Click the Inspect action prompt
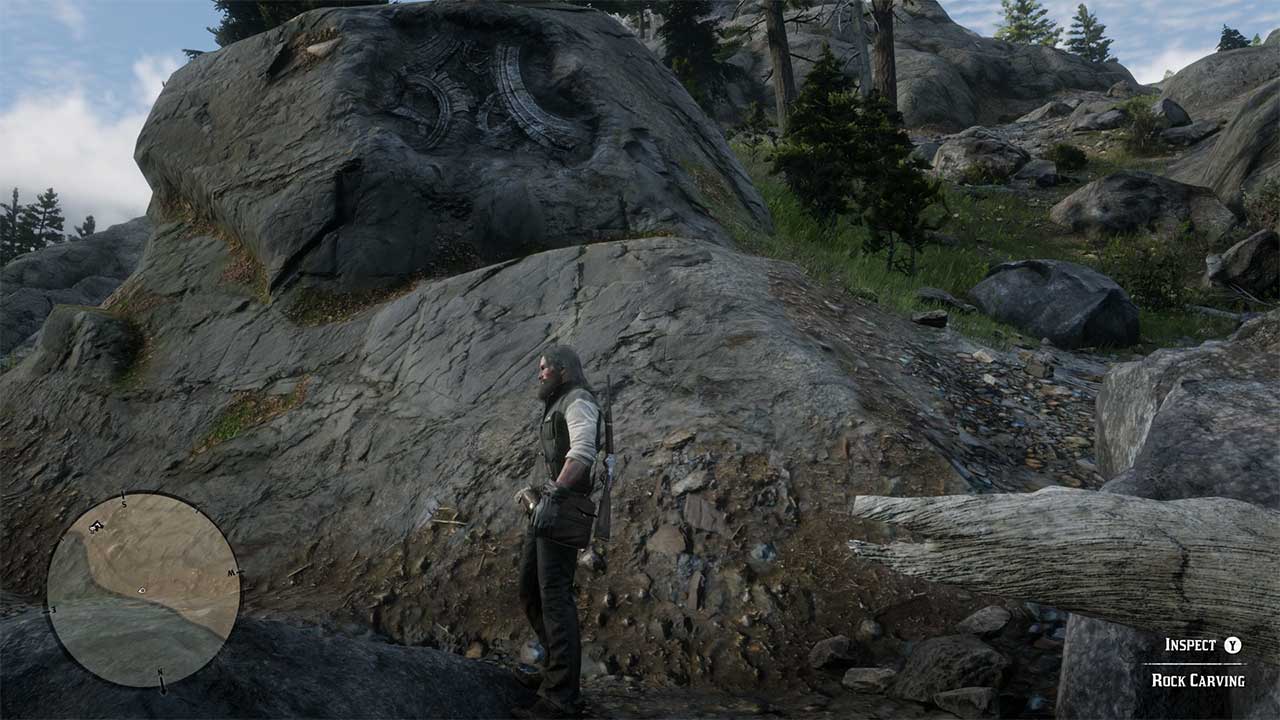1280x720 pixels. tap(1190, 645)
